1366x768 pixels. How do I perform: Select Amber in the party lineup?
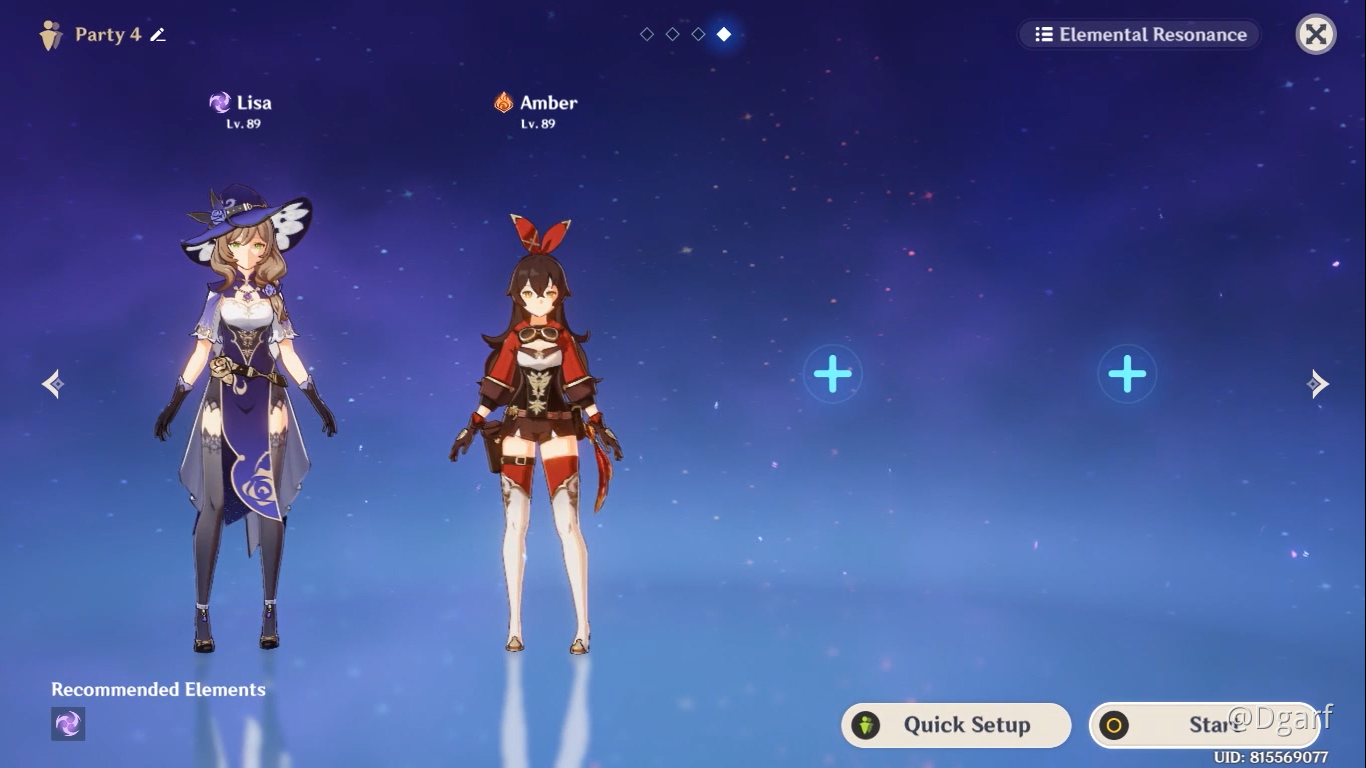point(538,430)
